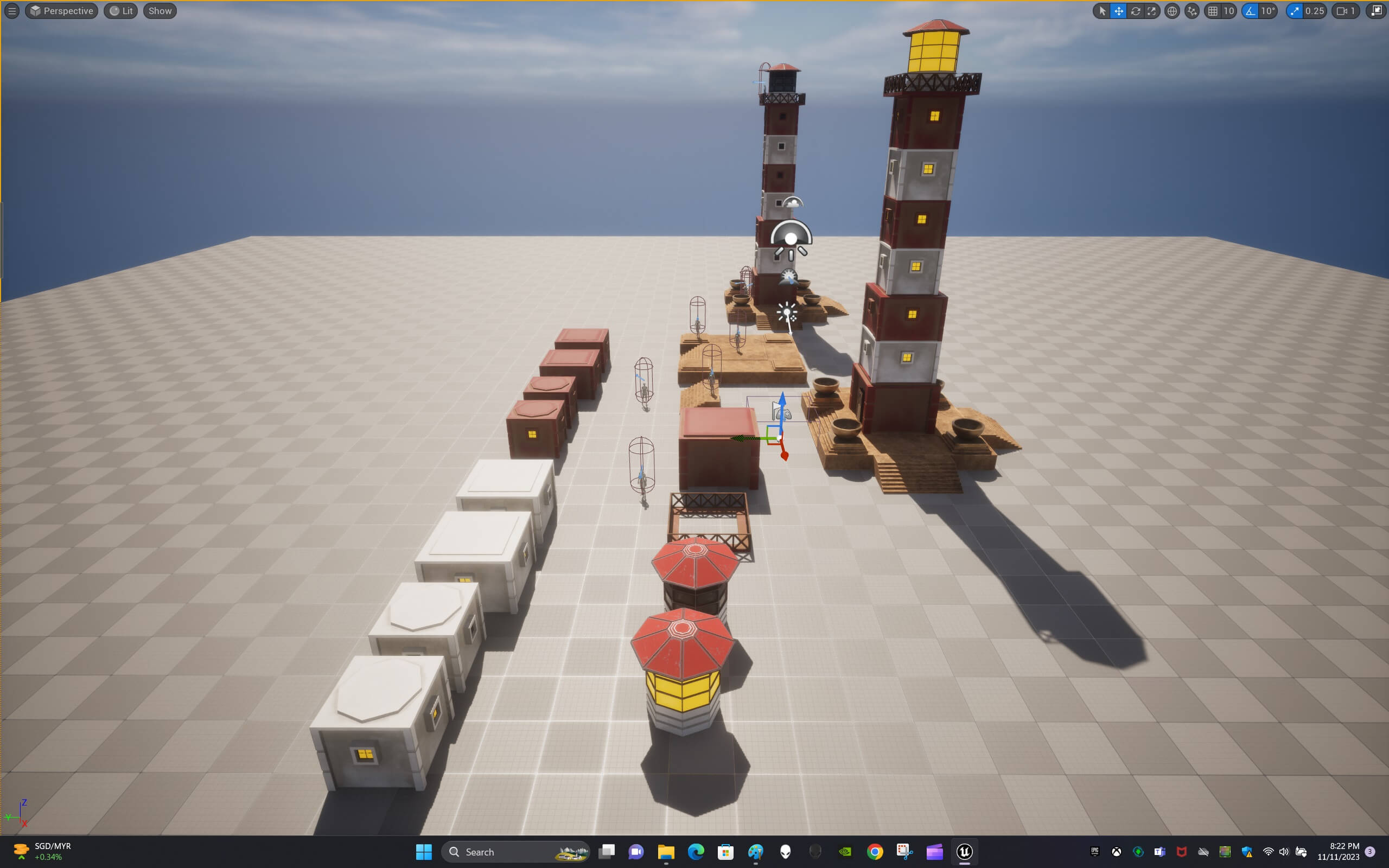Open Google Chrome from the taskbar

875,851
